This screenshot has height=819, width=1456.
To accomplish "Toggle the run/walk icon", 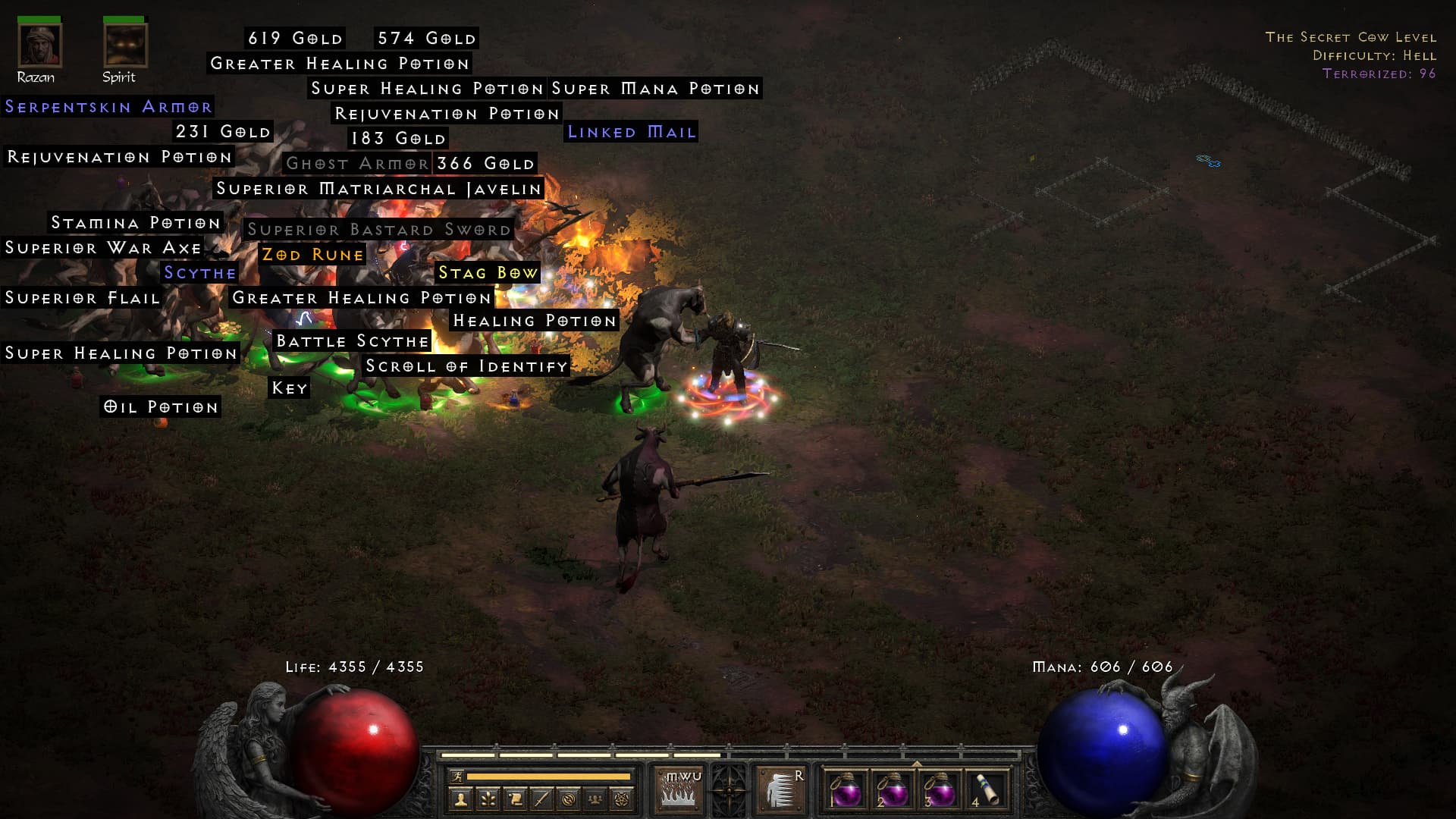I will point(457,777).
